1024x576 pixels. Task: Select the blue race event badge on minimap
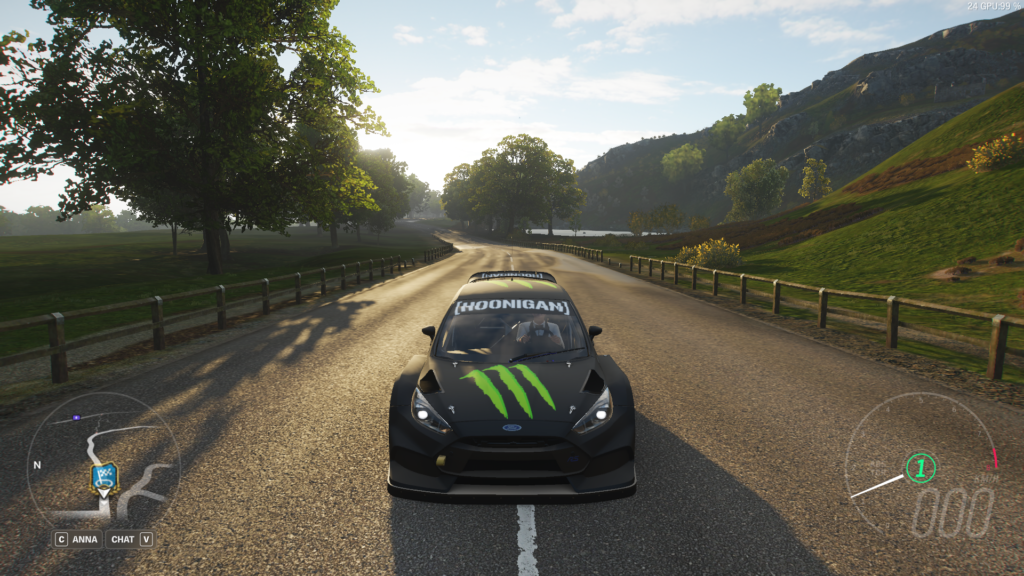[x=104, y=478]
